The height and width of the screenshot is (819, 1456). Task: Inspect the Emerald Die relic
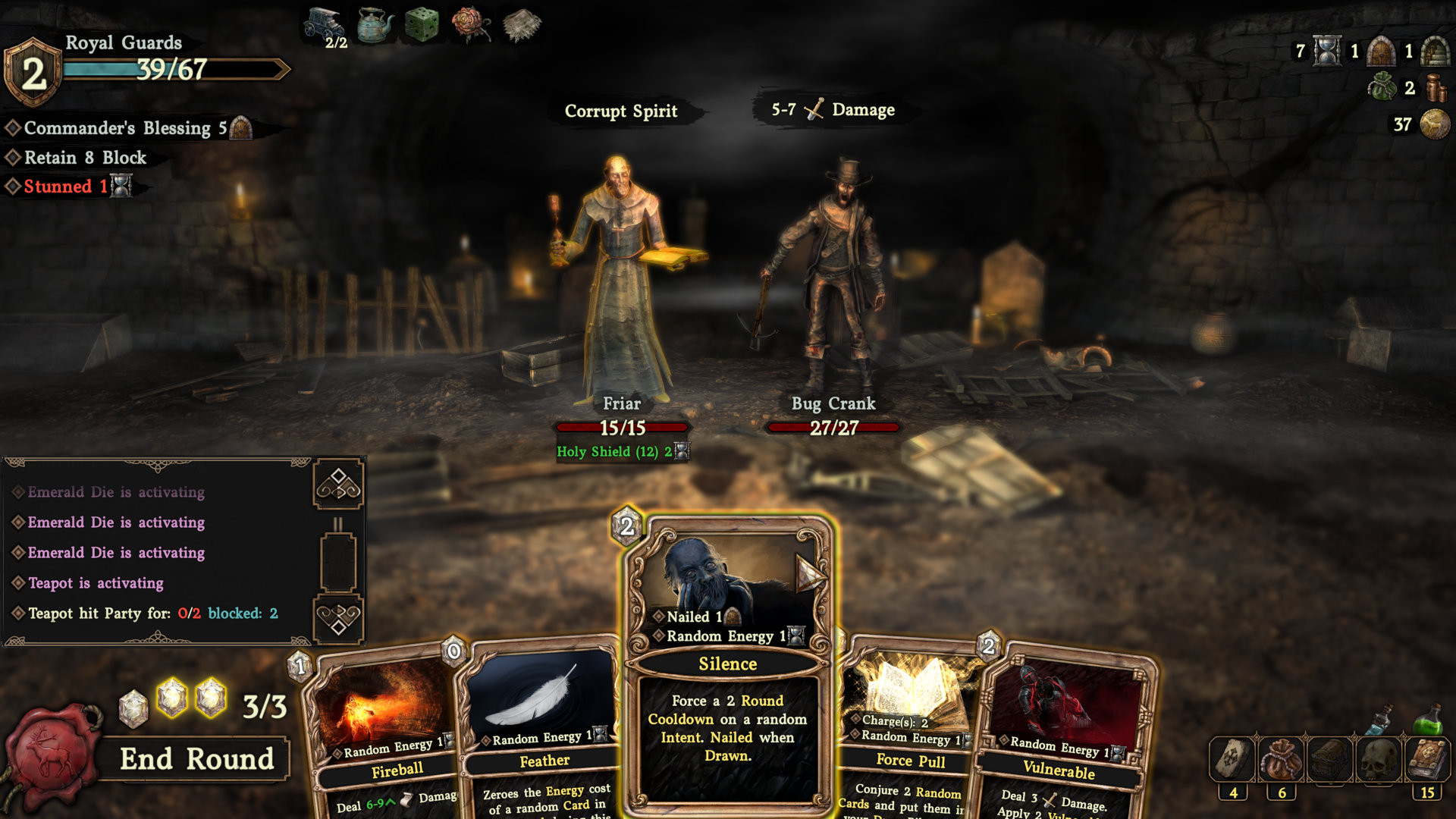click(x=422, y=26)
